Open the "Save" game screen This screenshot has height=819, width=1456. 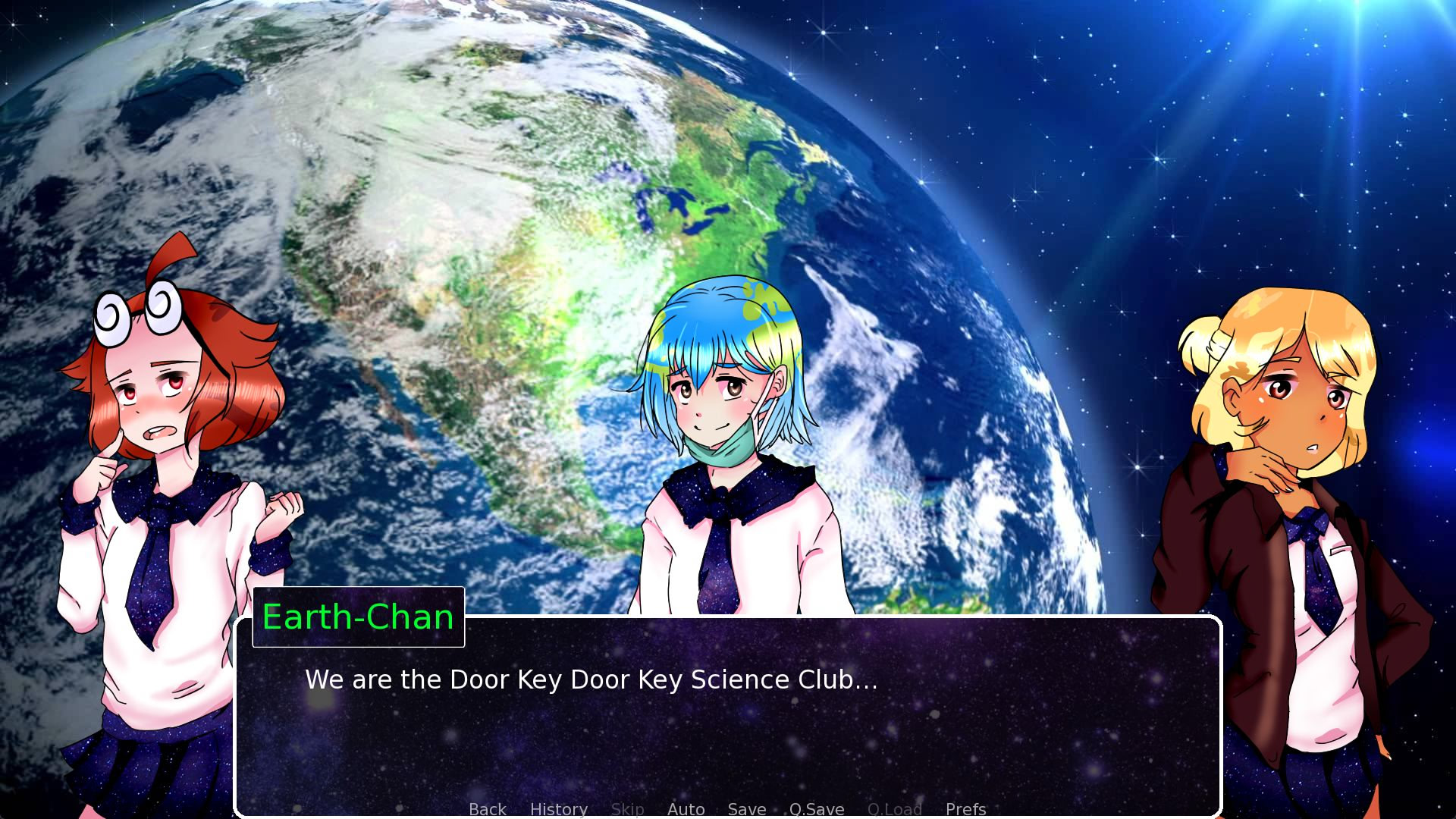pyautogui.click(x=746, y=809)
